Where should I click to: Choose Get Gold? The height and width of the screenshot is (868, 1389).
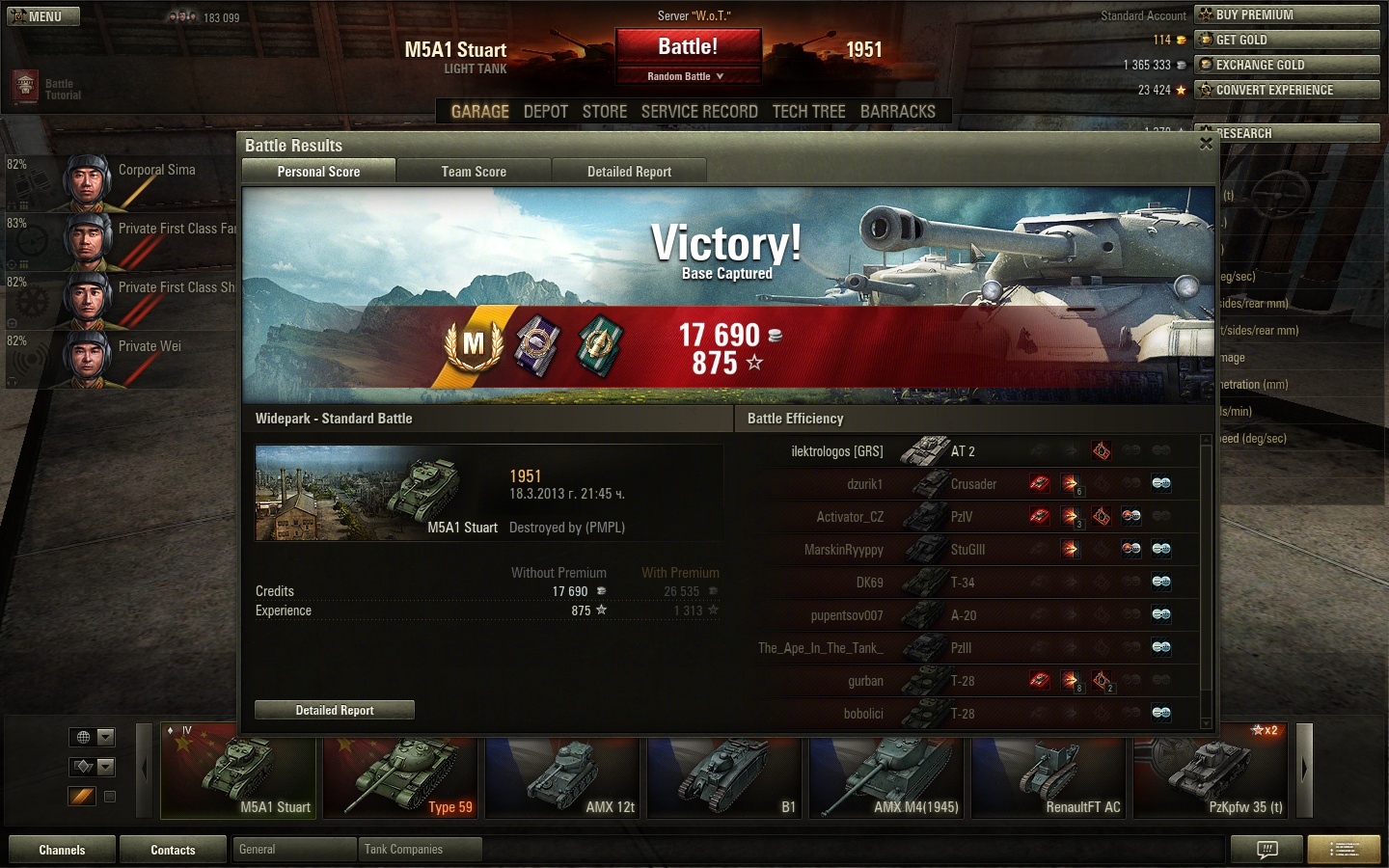pos(1287,40)
